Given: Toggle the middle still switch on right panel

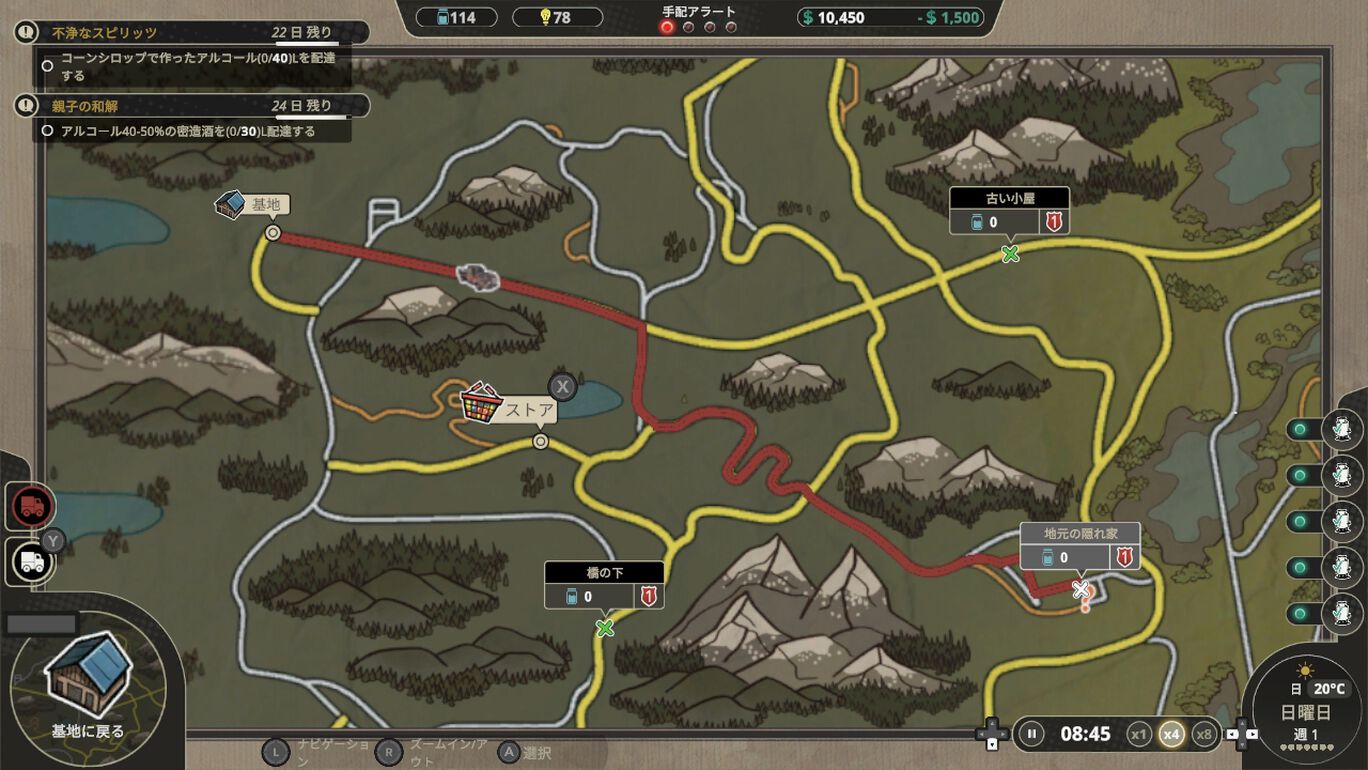Looking at the screenshot, I should [x=1300, y=520].
